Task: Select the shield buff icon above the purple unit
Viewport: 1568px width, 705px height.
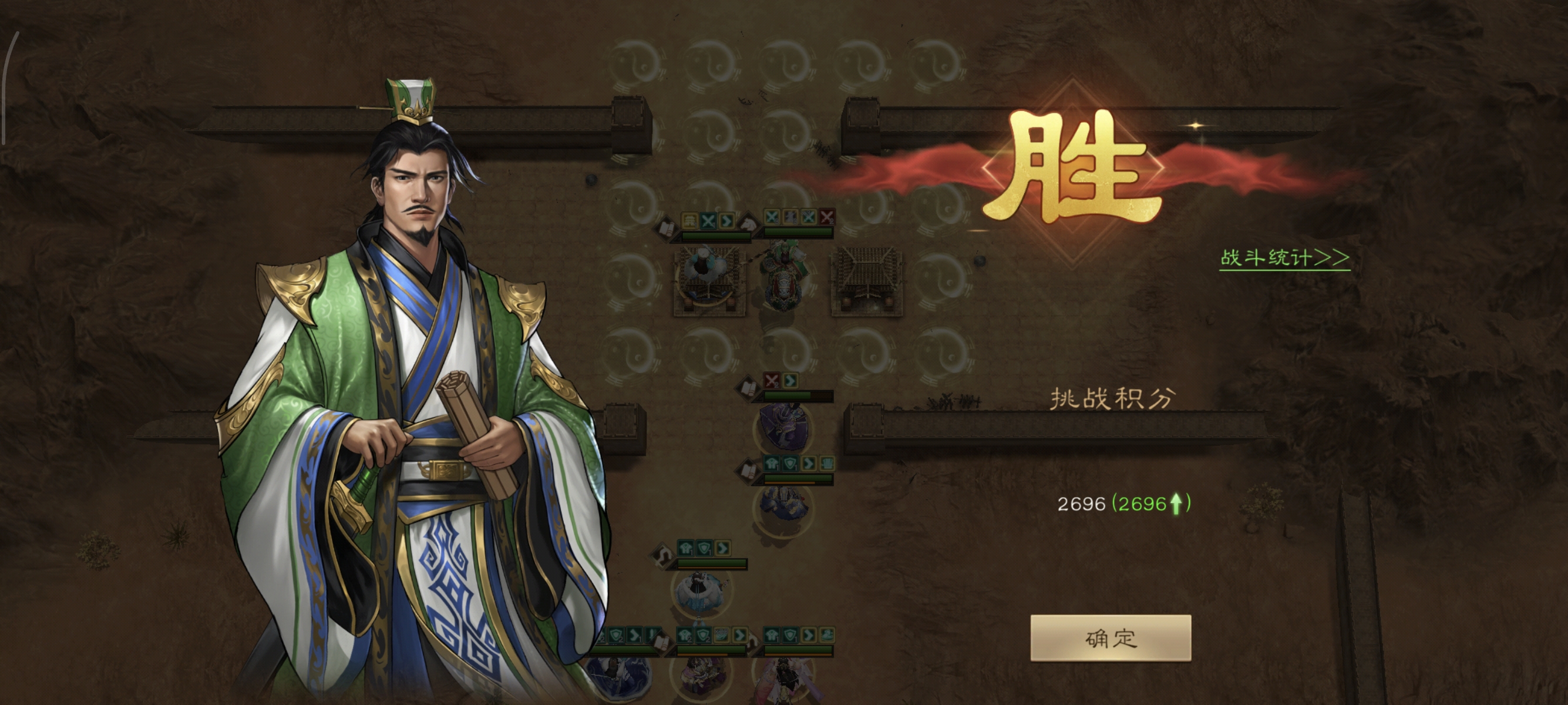Action: (x=790, y=464)
